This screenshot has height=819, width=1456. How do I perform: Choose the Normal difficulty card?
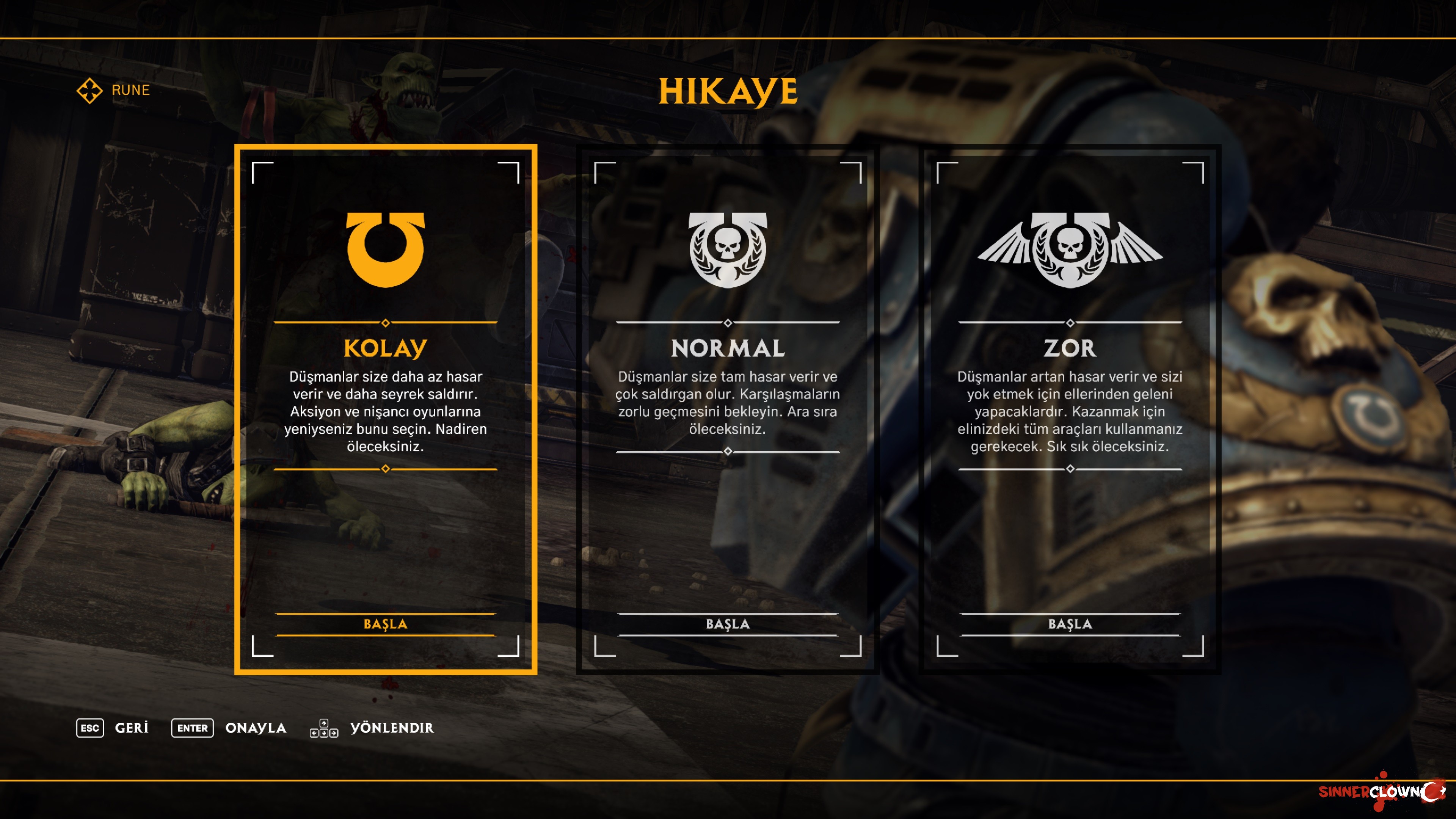(728, 348)
